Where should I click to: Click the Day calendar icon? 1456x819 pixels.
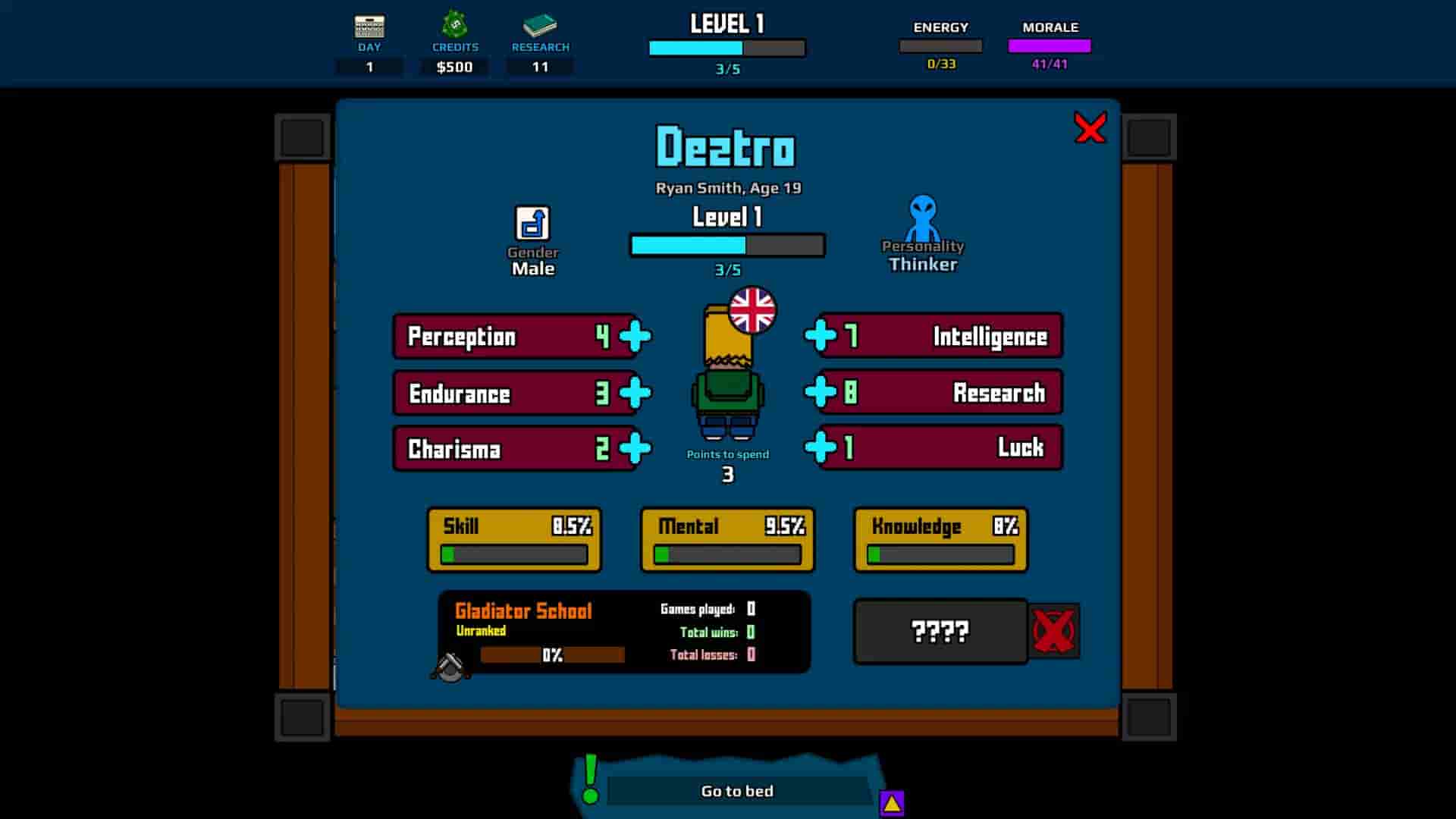pyautogui.click(x=369, y=27)
